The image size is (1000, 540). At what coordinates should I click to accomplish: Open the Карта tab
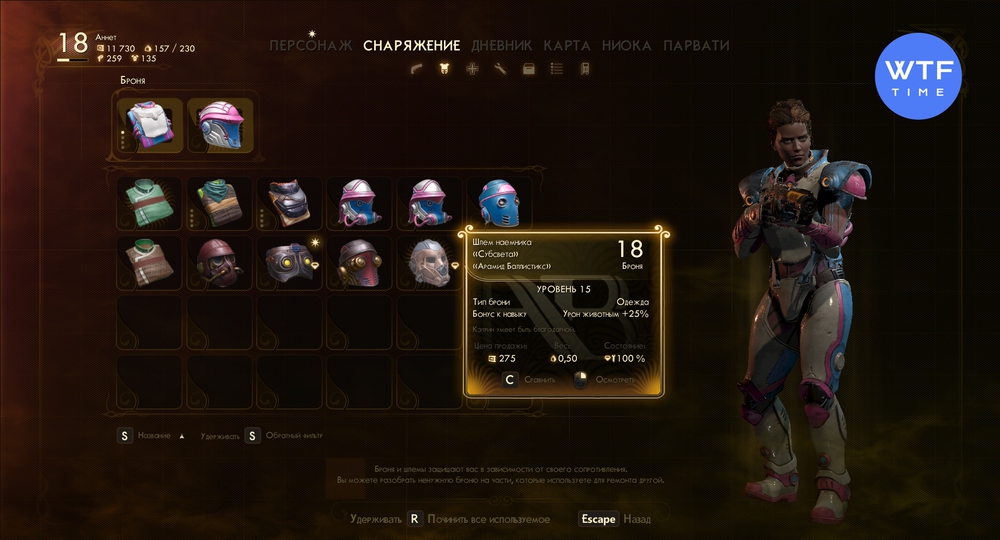click(567, 46)
